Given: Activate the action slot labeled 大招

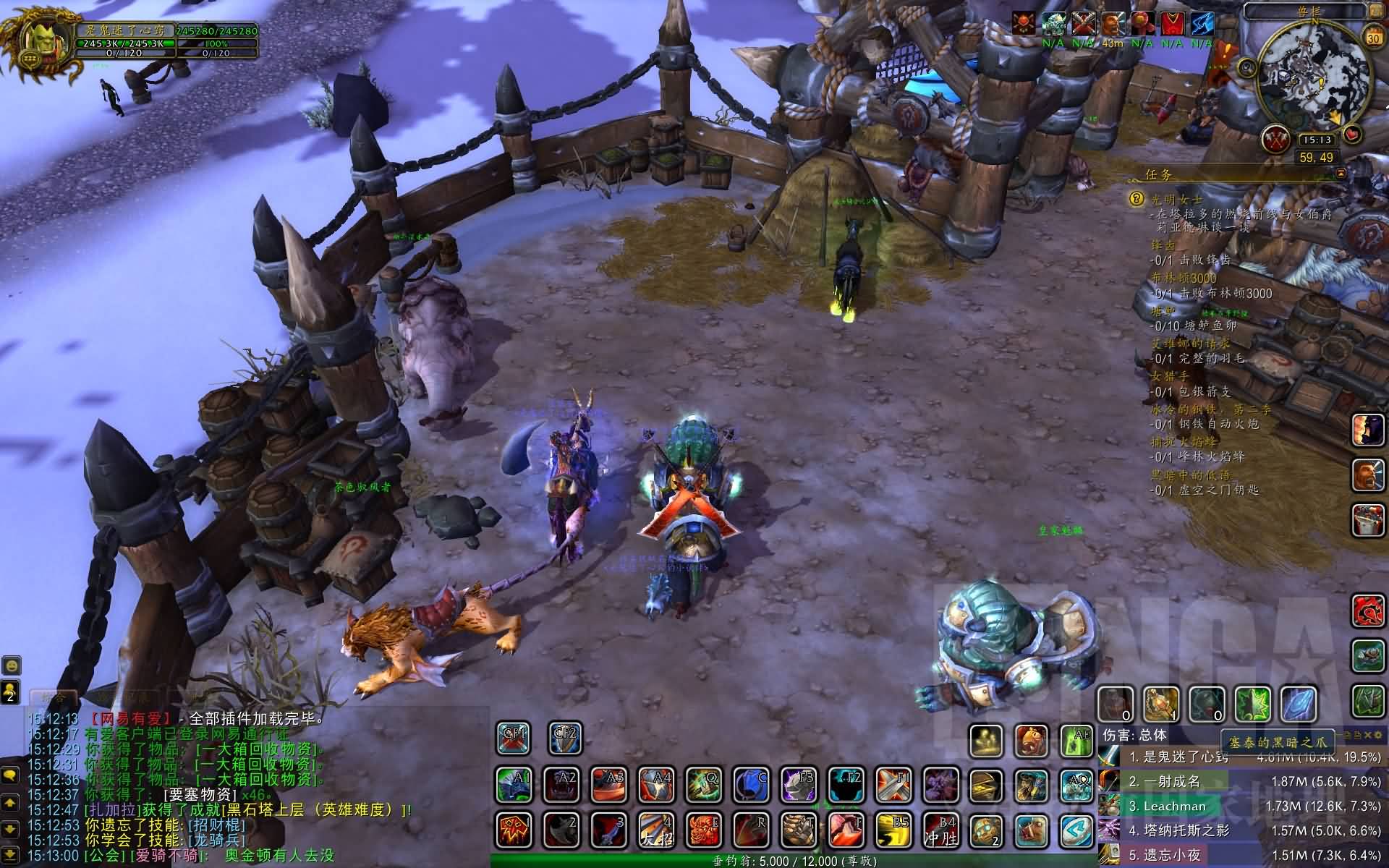Looking at the screenshot, I should point(656,830).
